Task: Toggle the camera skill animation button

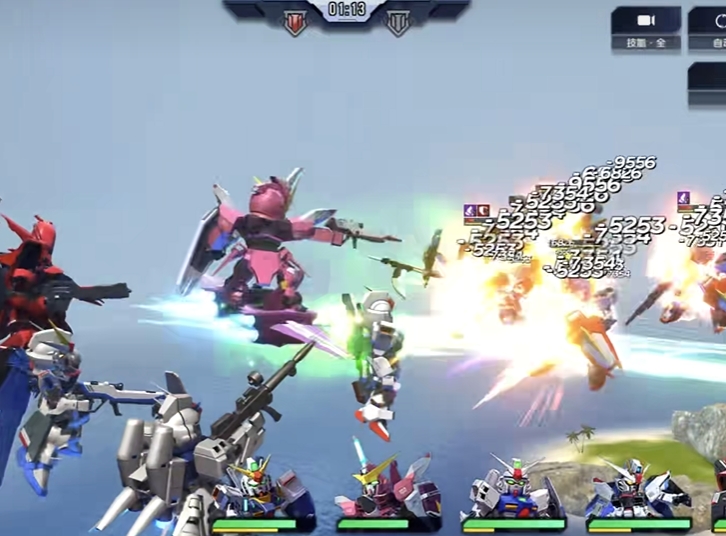Action: [646, 28]
